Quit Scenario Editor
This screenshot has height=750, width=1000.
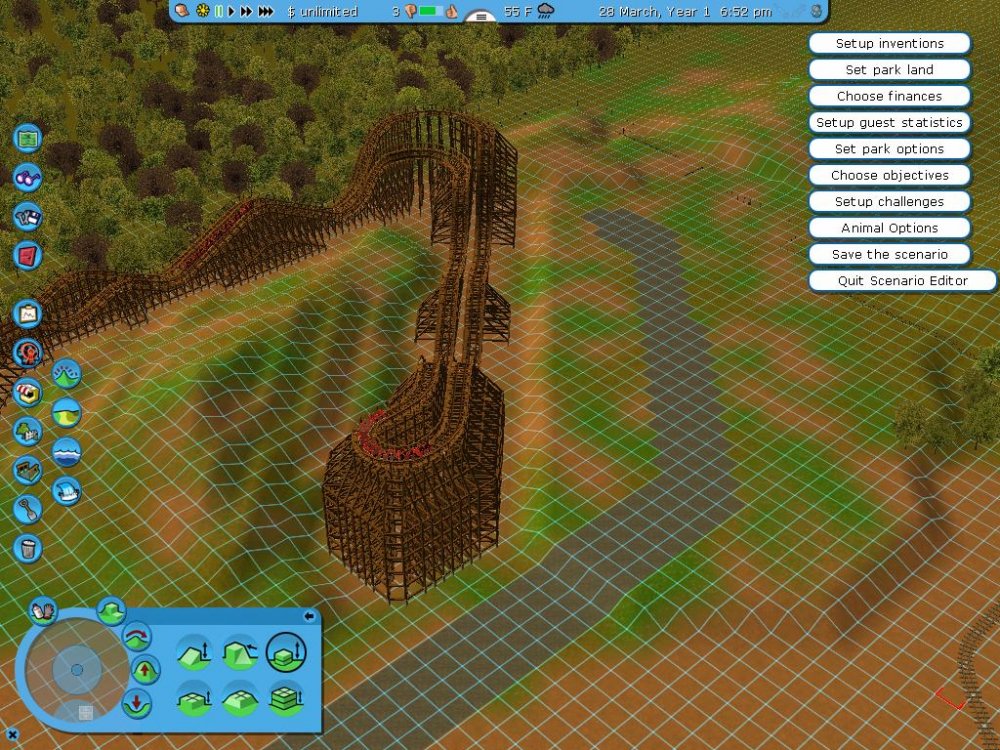pos(902,281)
